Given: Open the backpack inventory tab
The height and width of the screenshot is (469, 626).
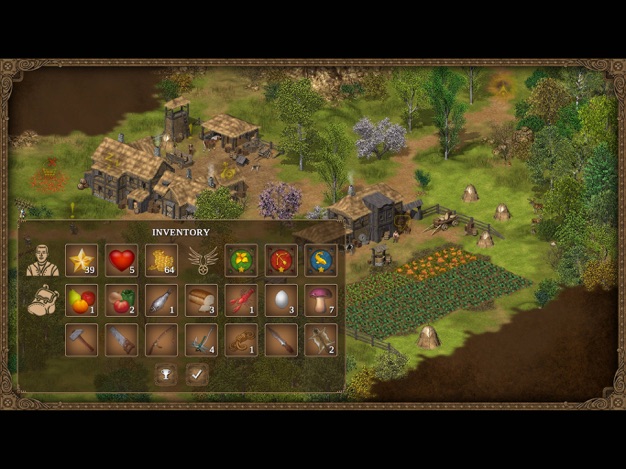Looking at the screenshot, I should click(42, 300).
